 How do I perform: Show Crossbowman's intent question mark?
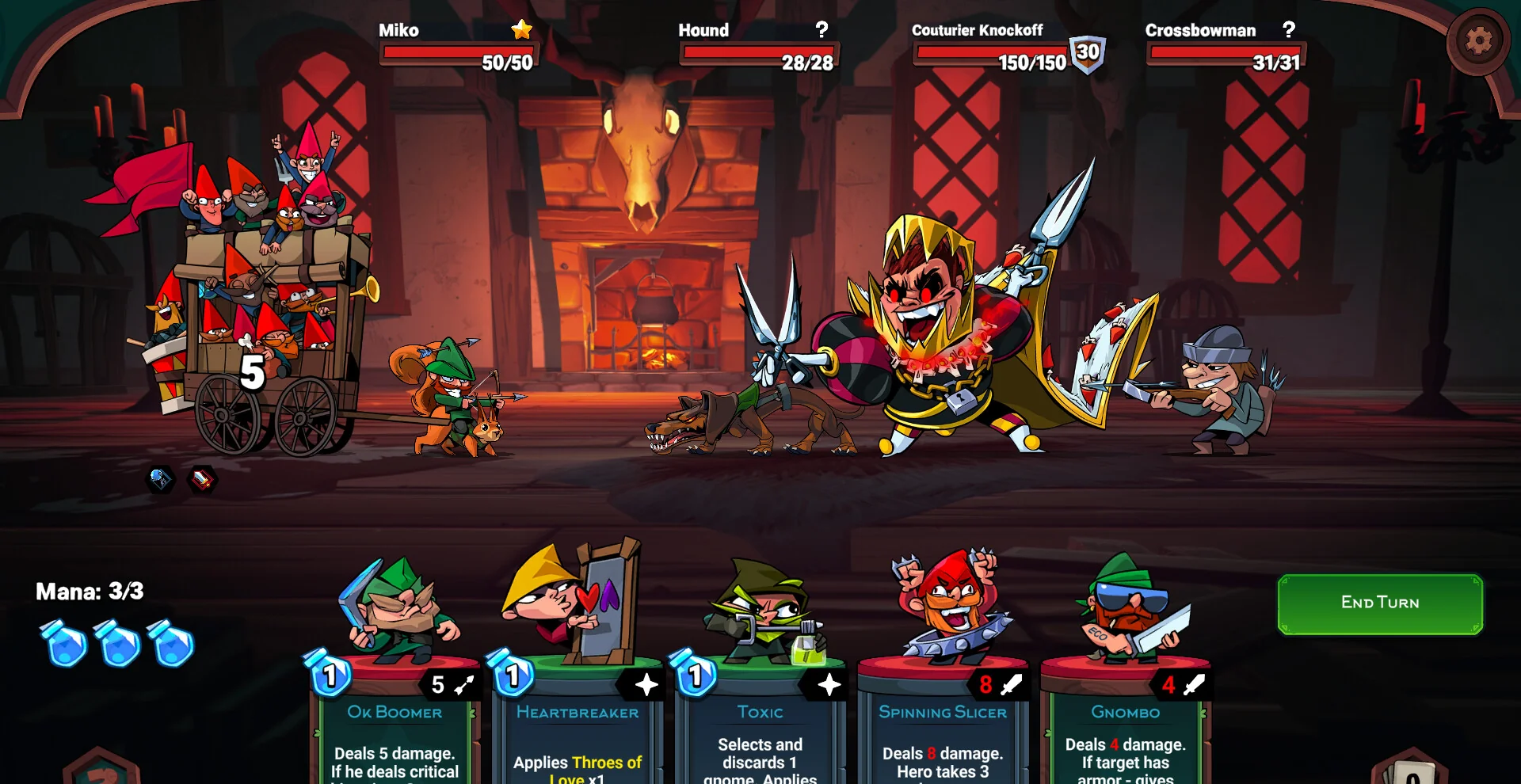coord(1289,30)
